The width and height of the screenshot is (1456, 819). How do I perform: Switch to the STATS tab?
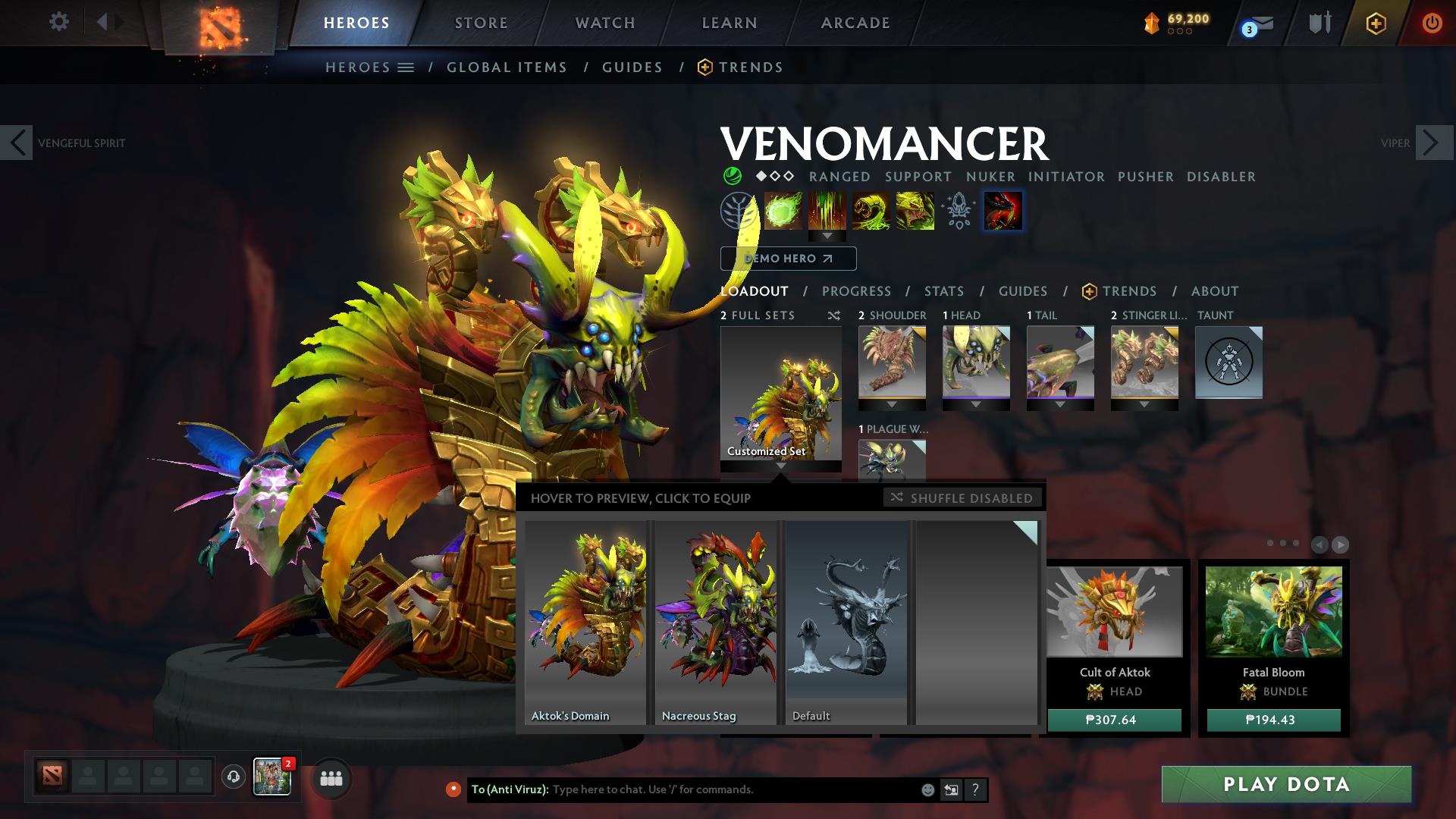[943, 291]
